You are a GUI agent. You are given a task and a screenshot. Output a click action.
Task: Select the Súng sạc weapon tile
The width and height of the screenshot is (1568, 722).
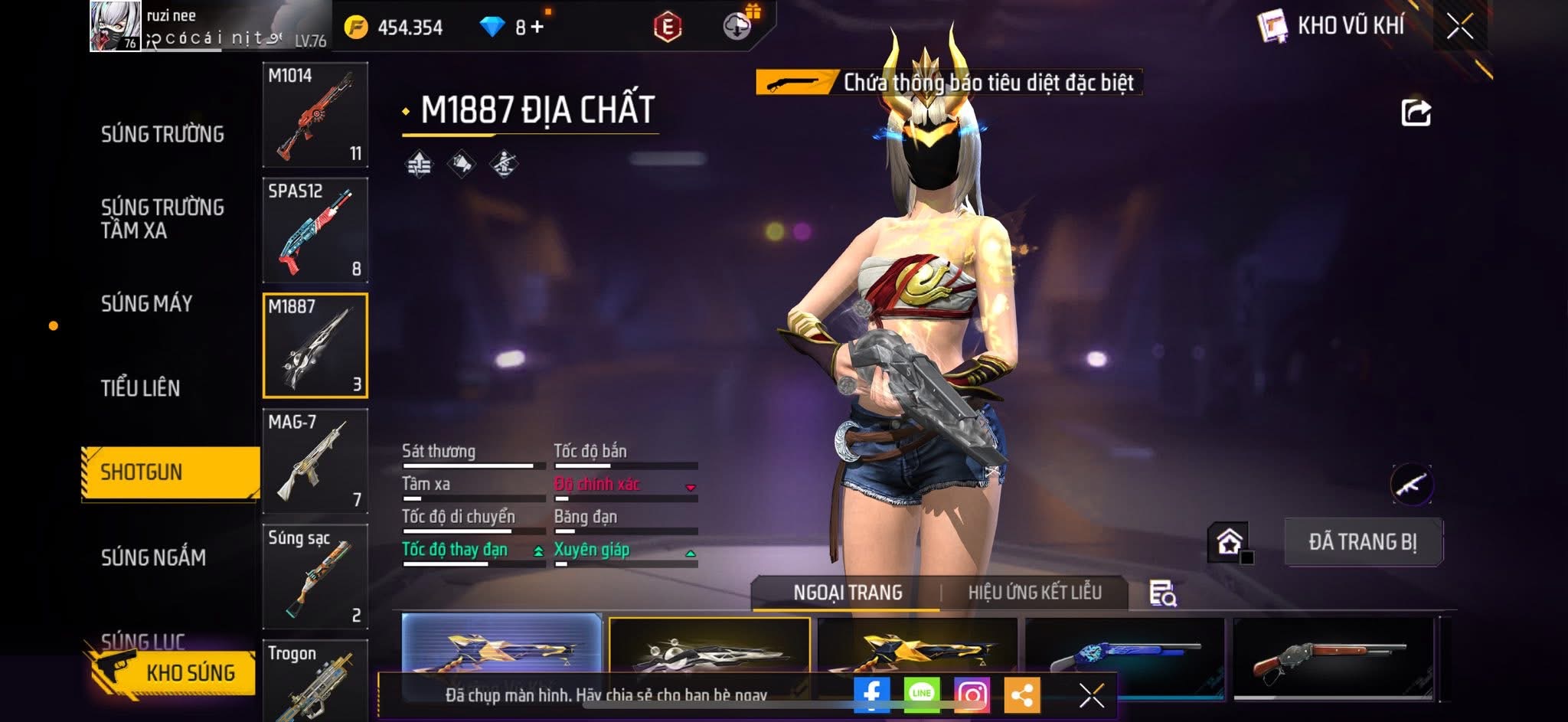click(315, 576)
